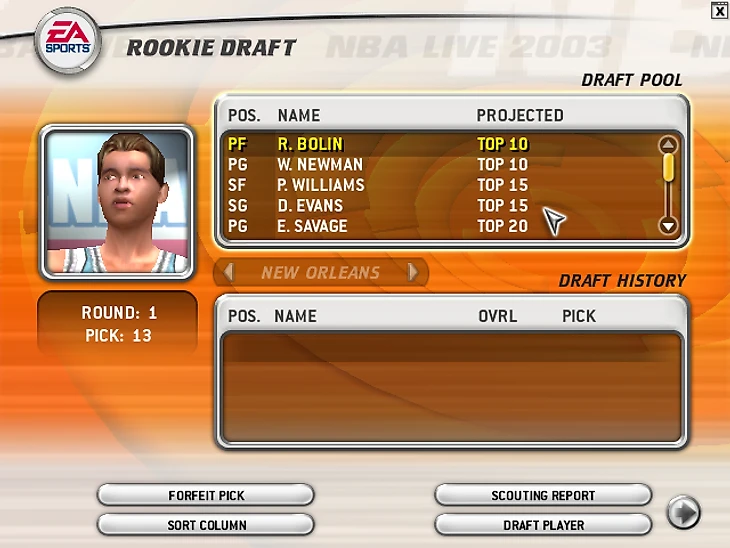This screenshot has width=730, height=548.
Task: Click the NAME column header in draft pool
Action: click(299, 115)
